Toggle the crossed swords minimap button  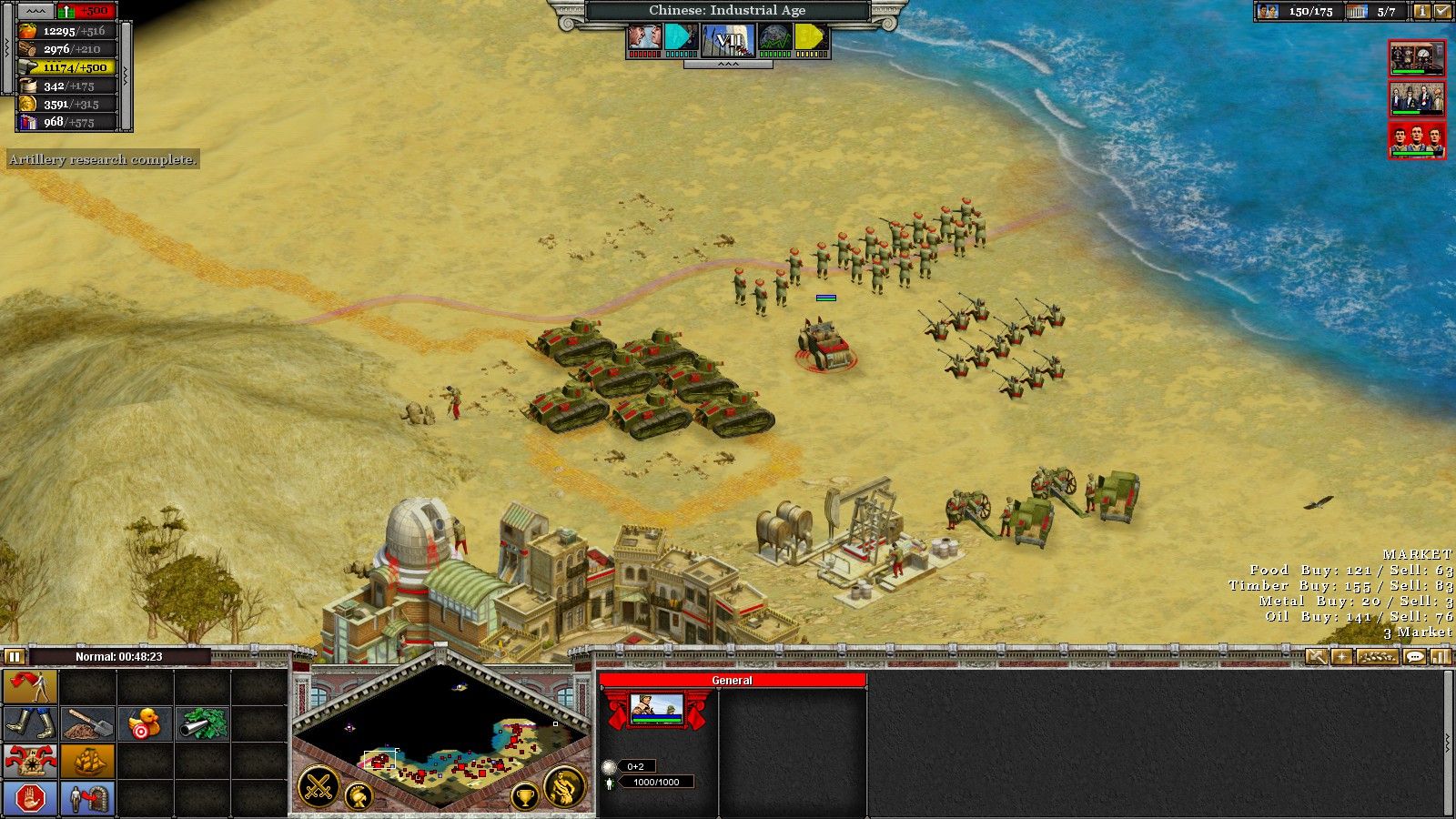click(318, 787)
